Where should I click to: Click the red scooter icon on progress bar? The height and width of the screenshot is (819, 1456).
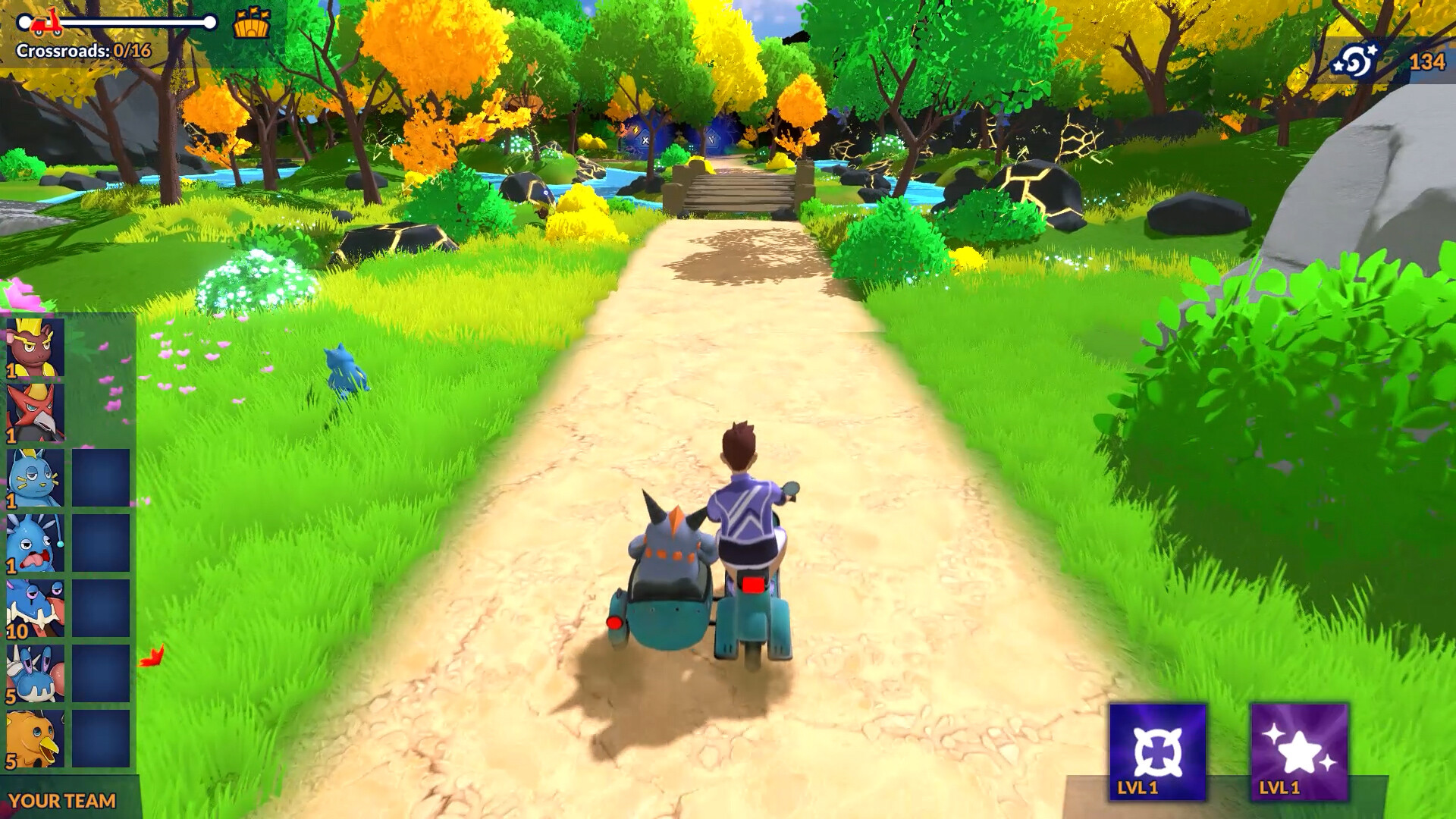click(45, 23)
